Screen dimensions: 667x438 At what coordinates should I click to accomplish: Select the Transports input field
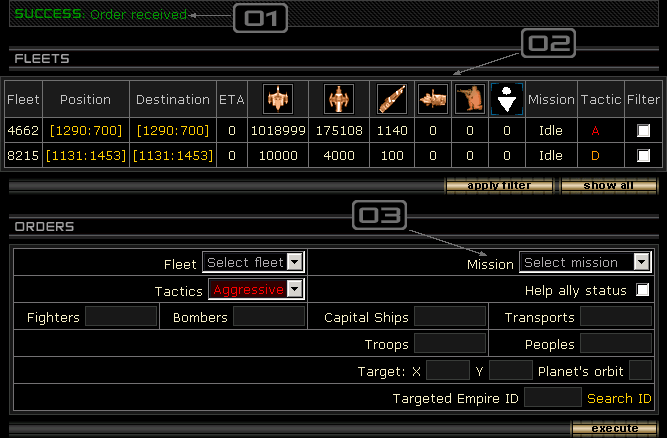pyautogui.click(x=616, y=317)
